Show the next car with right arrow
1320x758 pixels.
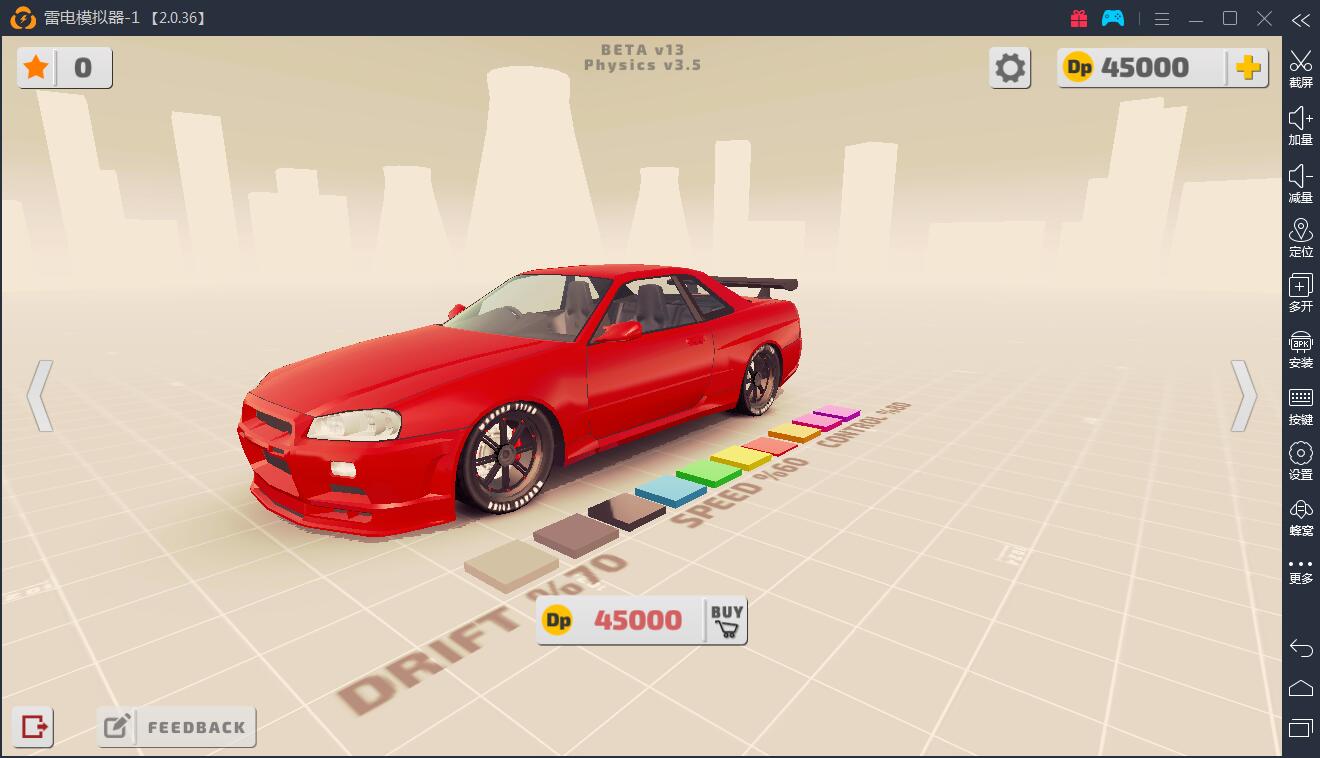1243,396
